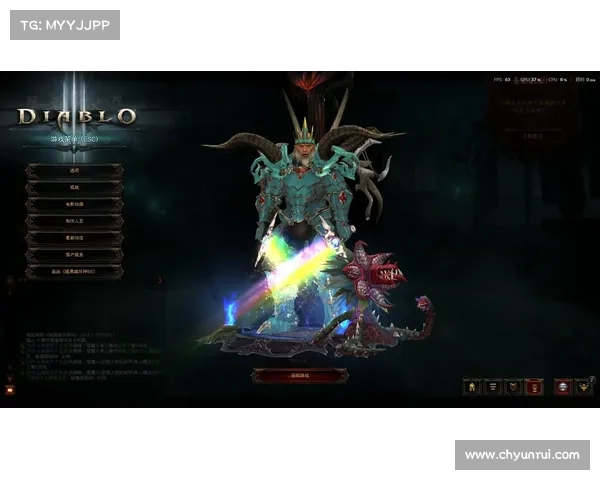This screenshot has height=480, width=600.
Task: Click the red button beneath the hero
Action: point(300,375)
